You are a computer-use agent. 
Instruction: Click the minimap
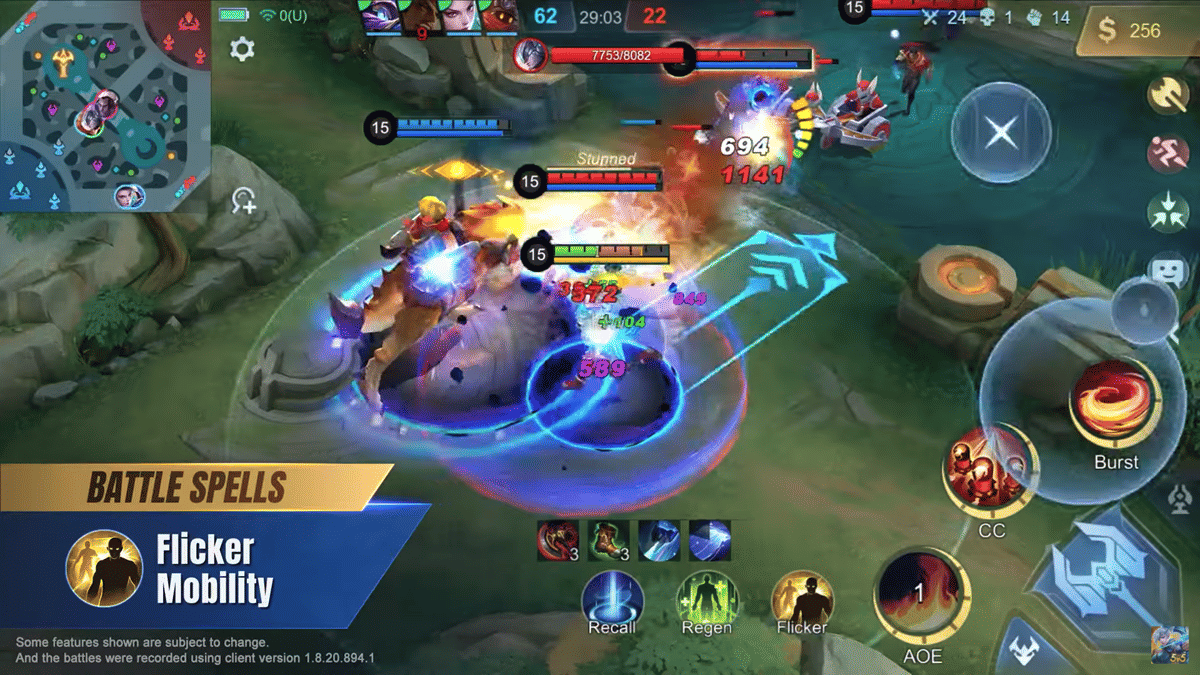[x=103, y=105]
